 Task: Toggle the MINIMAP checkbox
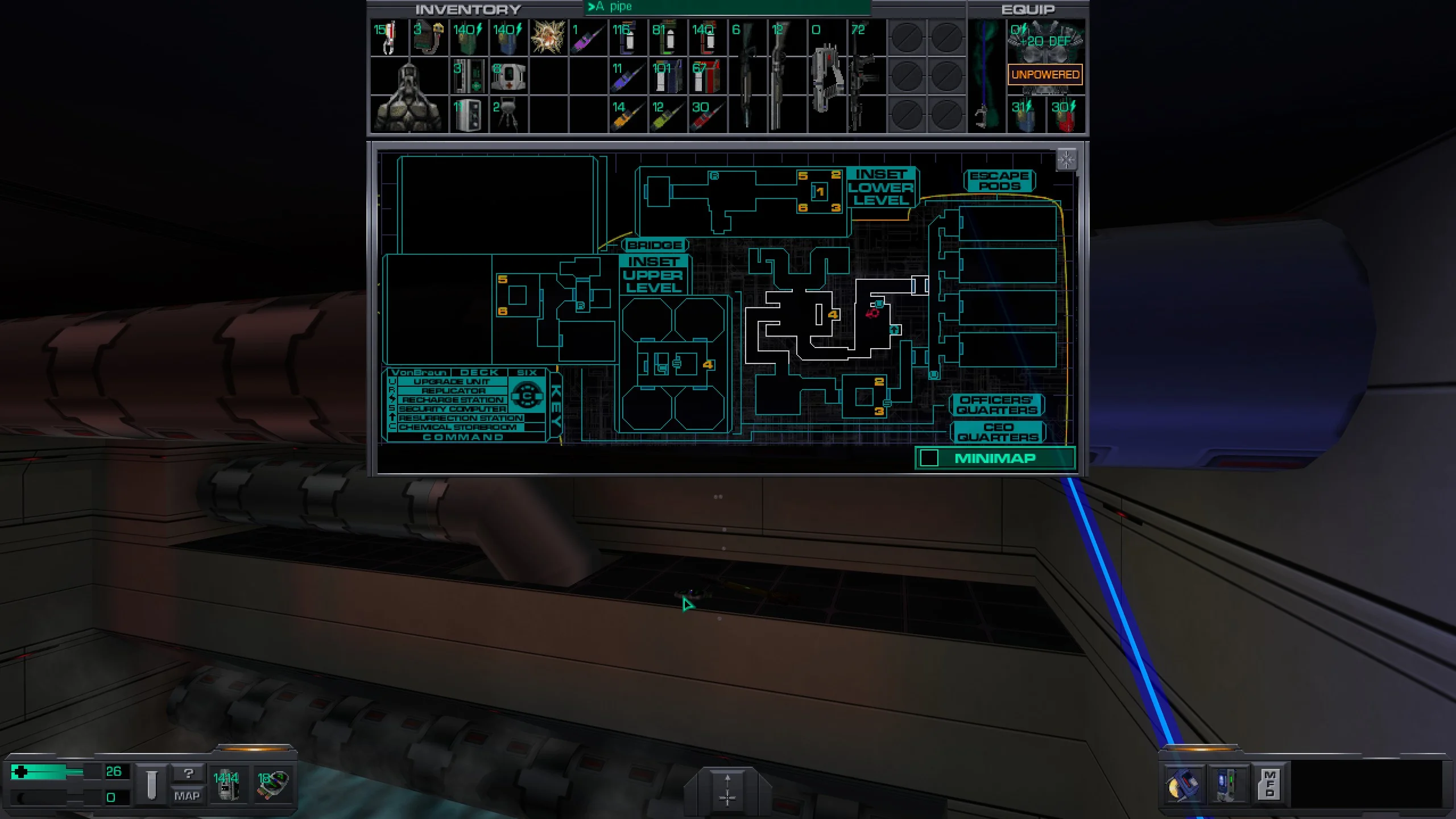(x=929, y=458)
